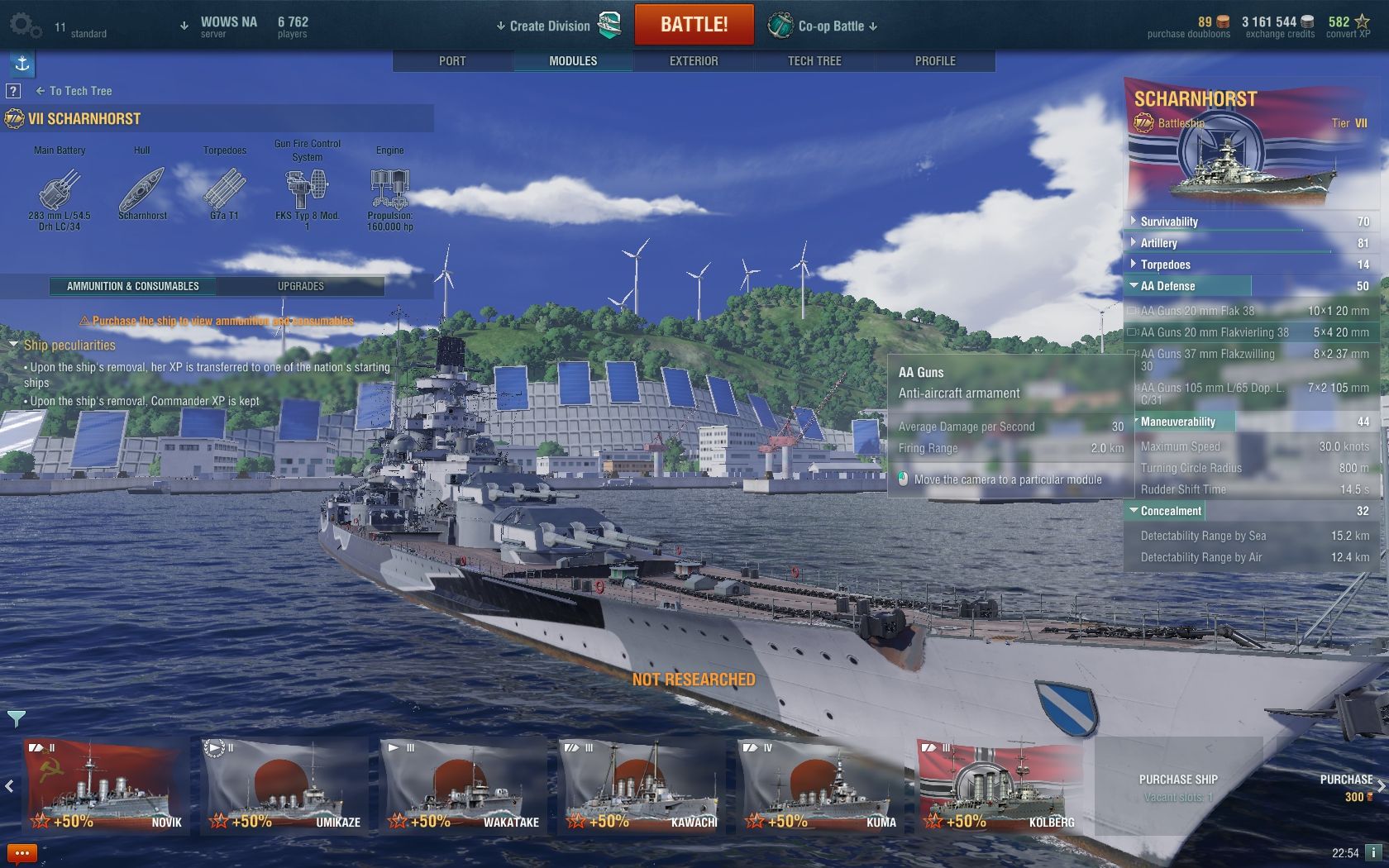Open the EXTERIOR tab

click(694, 61)
